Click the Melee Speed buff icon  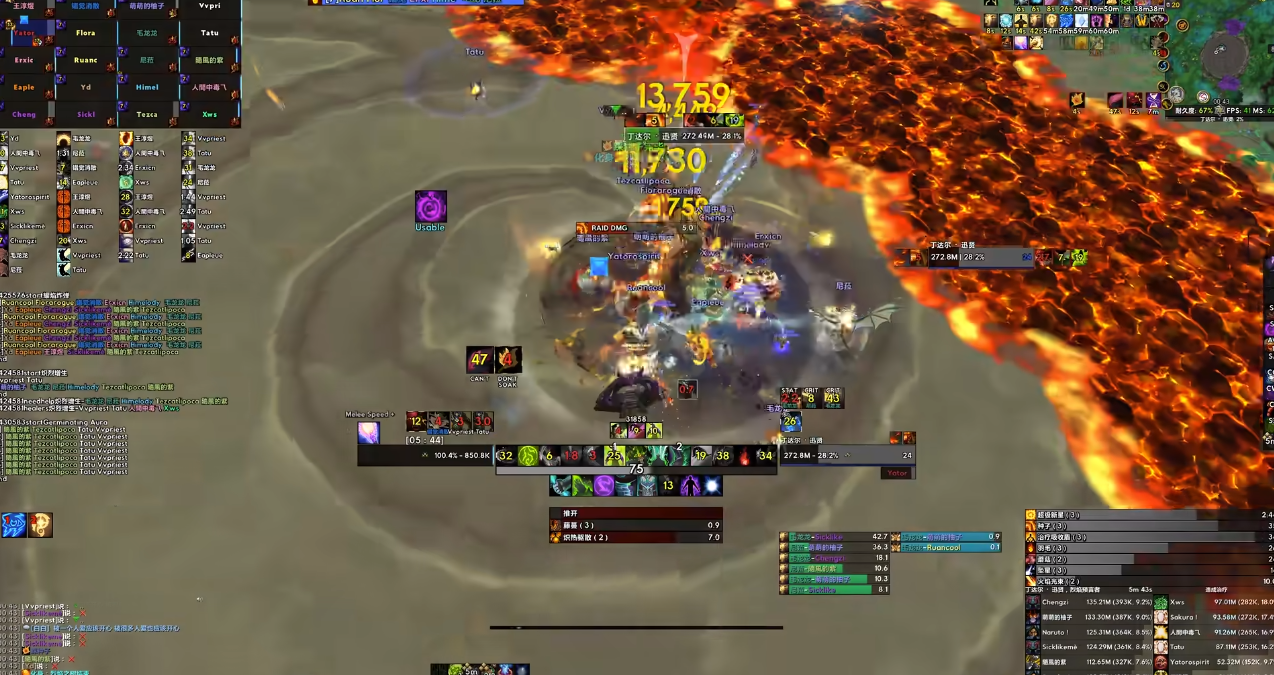point(369,433)
